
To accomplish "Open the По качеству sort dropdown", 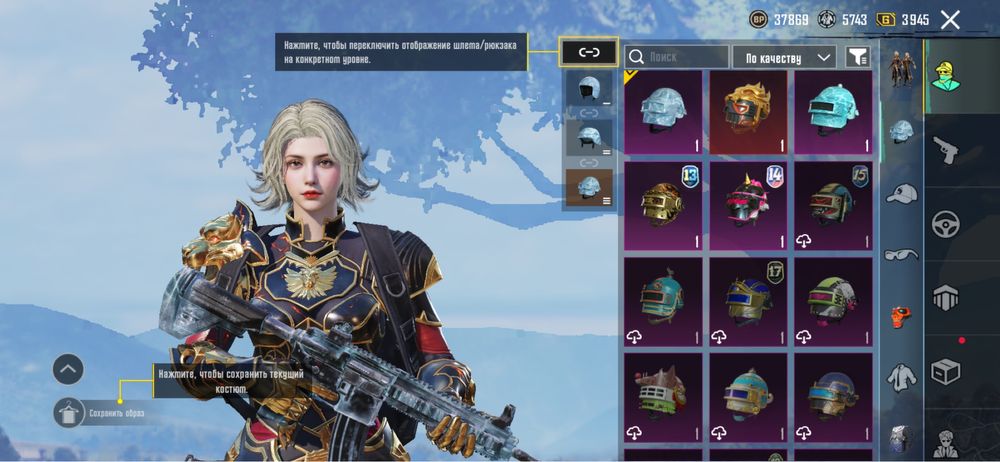I will pos(784,57).
